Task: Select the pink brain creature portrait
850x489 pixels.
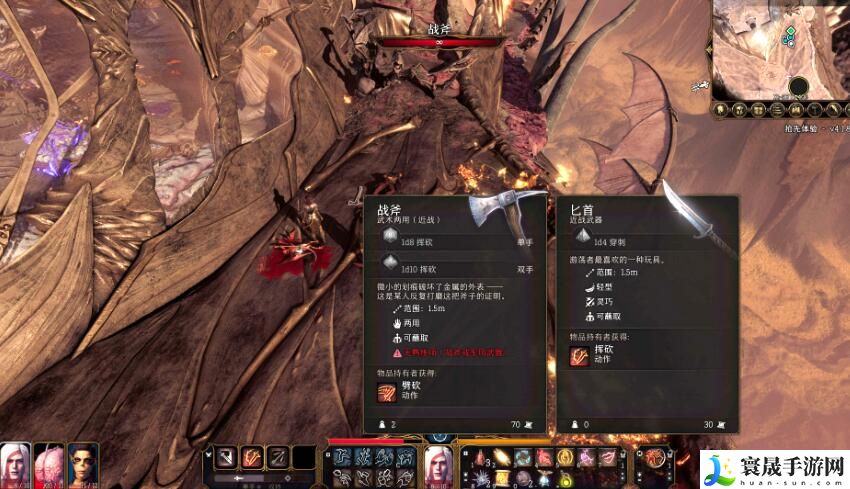Action: [48, 462]
